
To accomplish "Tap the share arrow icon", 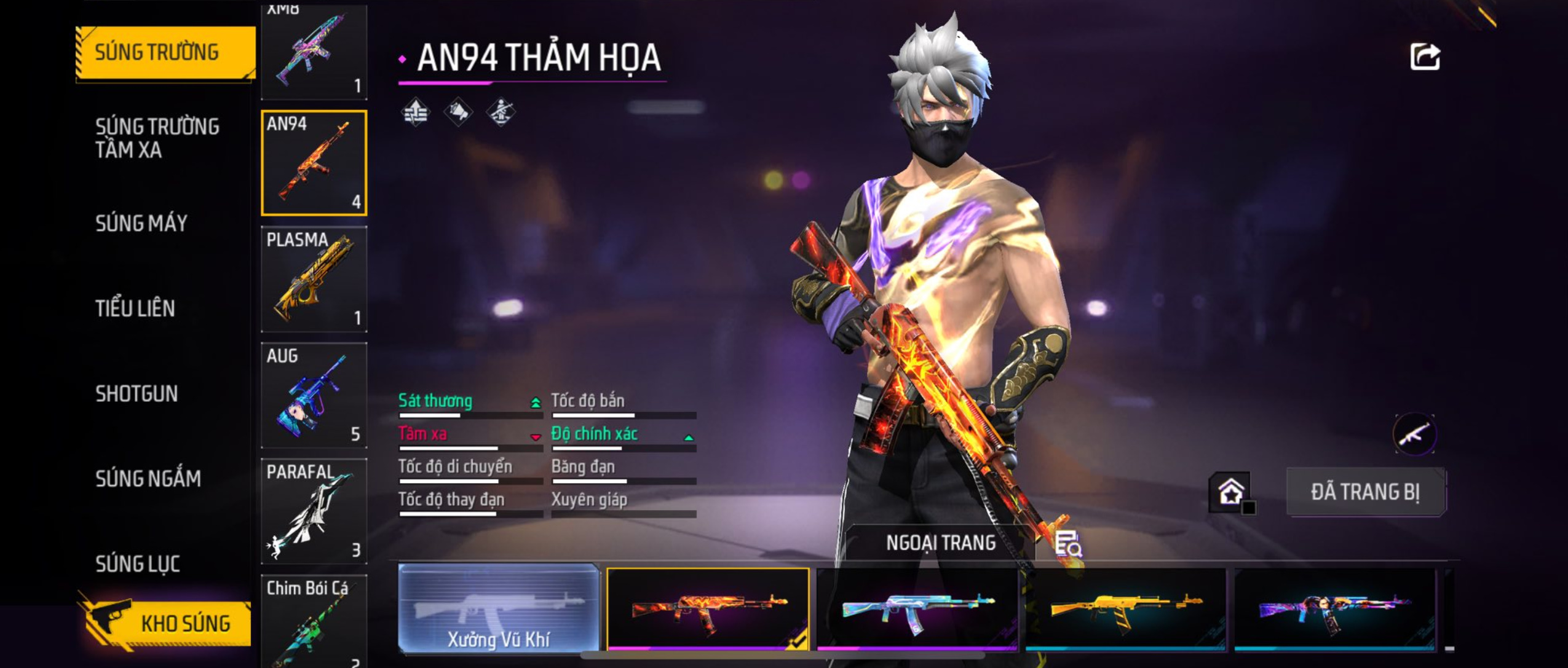I will pos(1425,57).
